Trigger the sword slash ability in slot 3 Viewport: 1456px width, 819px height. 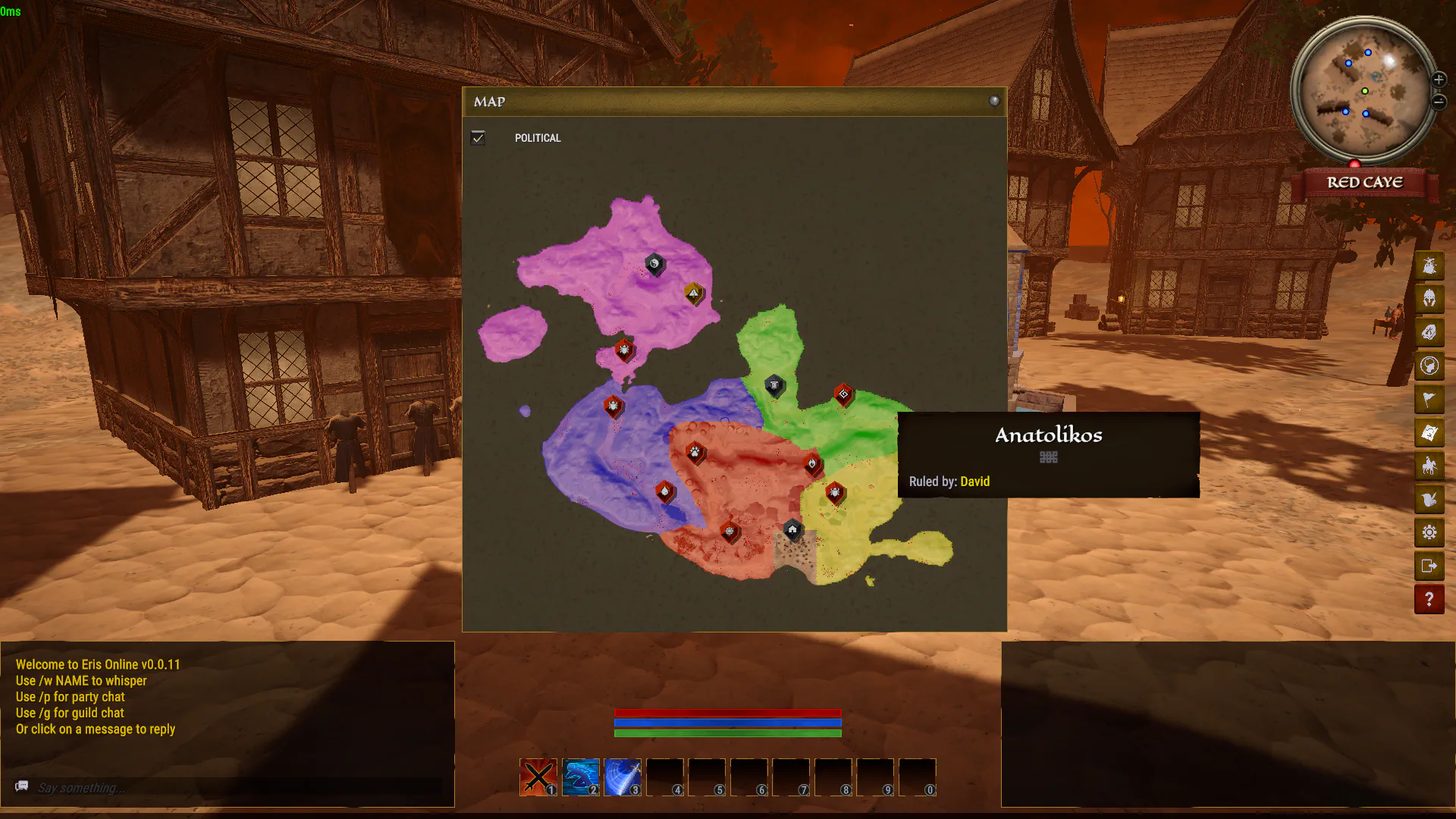click(623, 777)
